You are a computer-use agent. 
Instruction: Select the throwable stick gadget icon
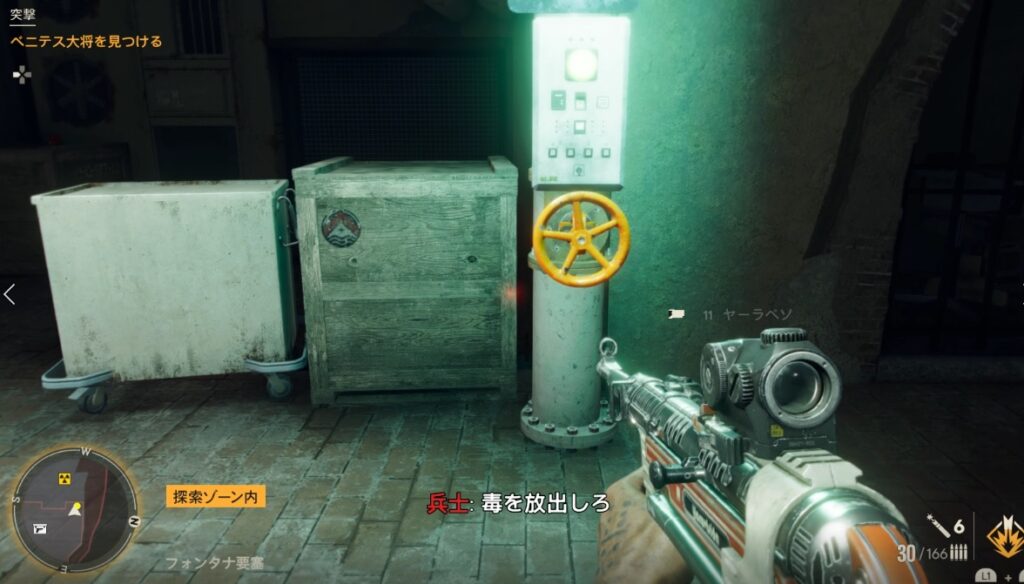pos(936,525)
